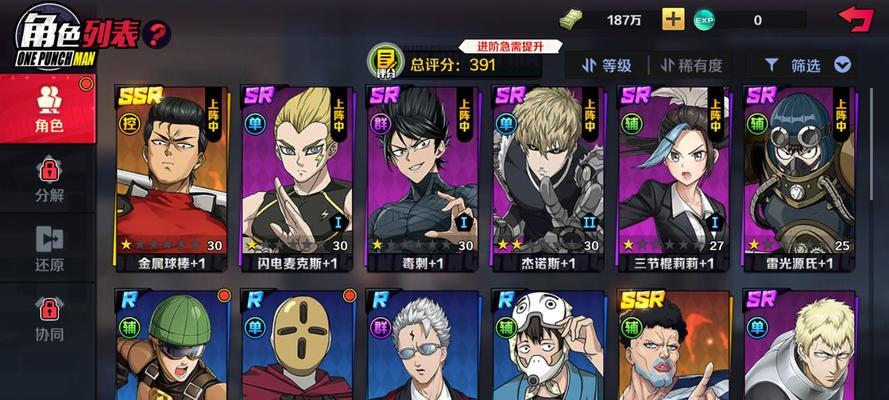Viewport: 889px width, 400px height.
Task: Add more cash with the plus button
Action: [674, 19]
